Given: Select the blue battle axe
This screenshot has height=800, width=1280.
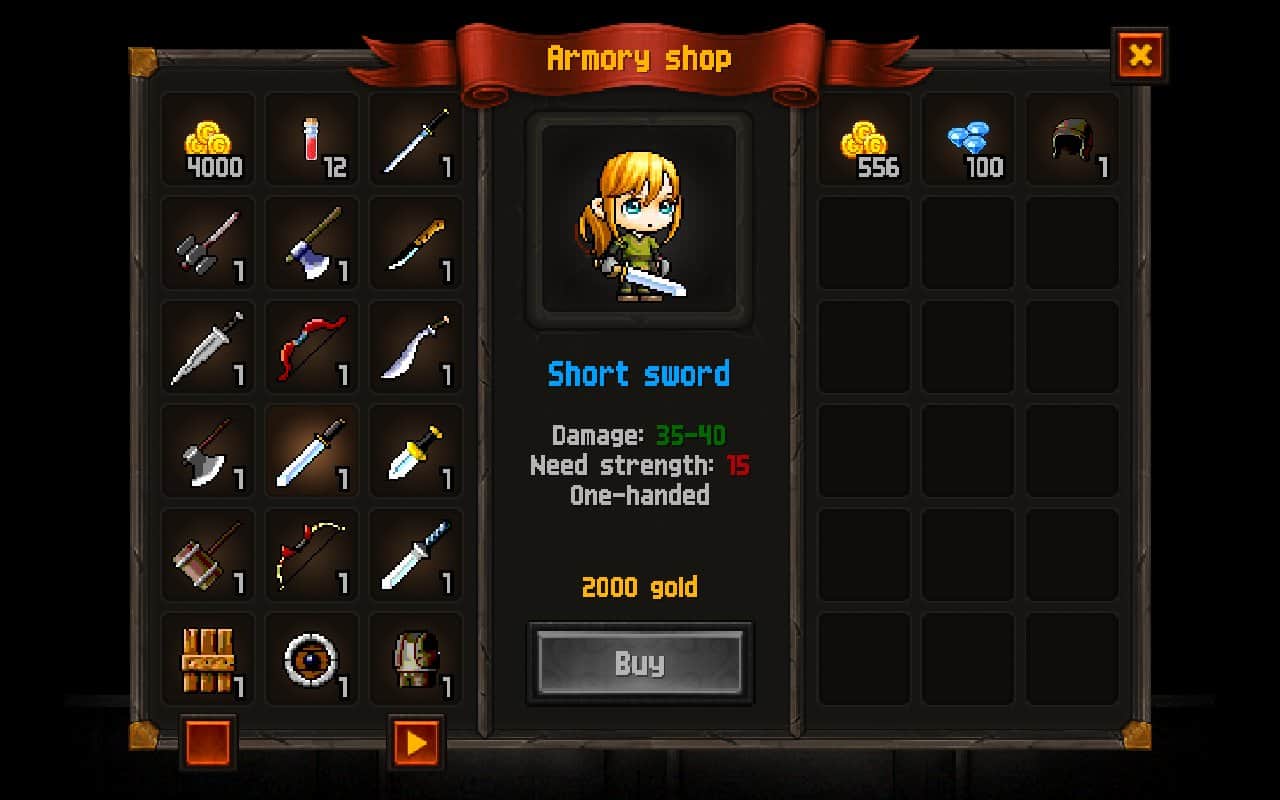Looking at the screenshot, I should [x=311, y=243].
